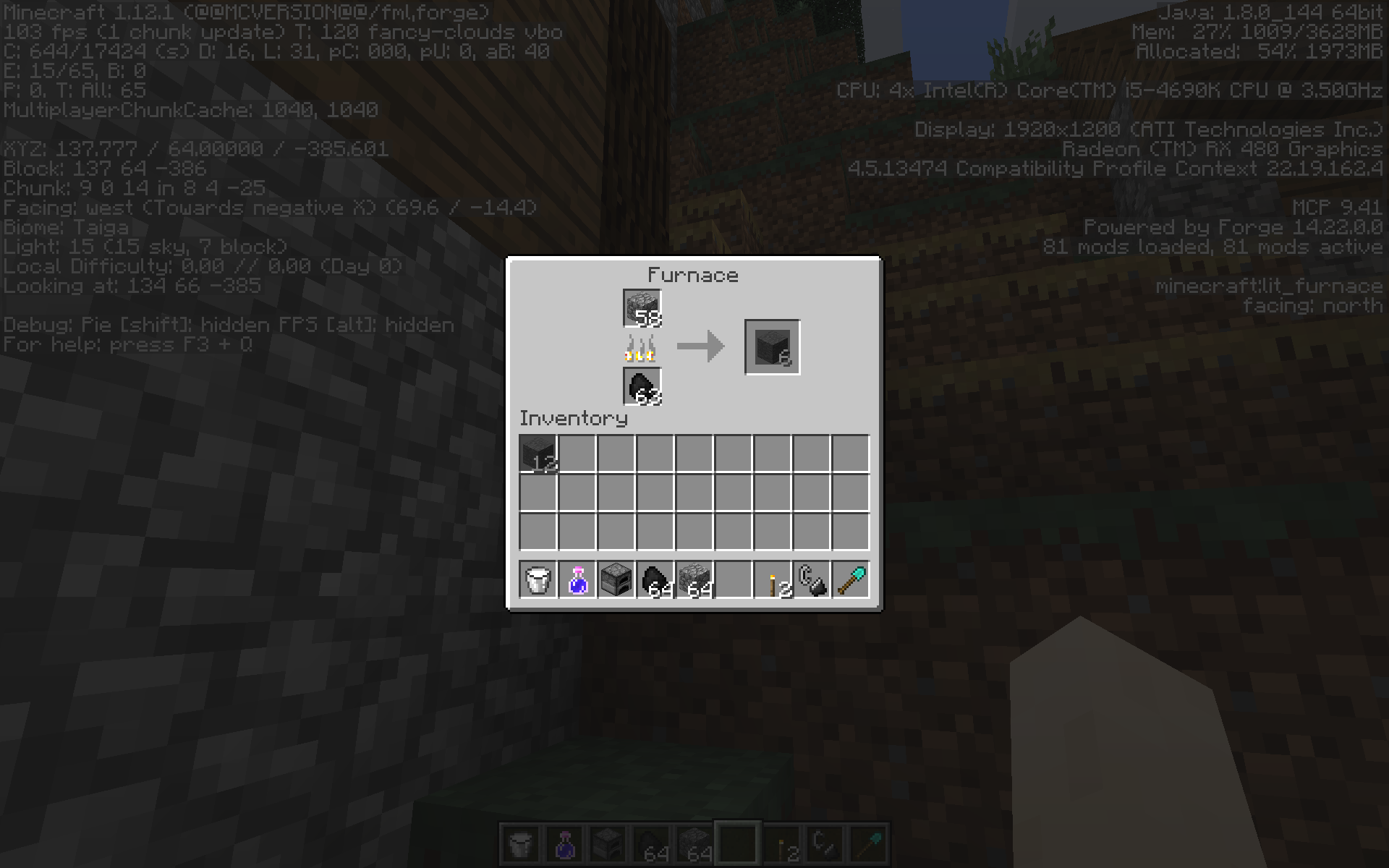The width and height of the screenshot is (1389, 868).
Task: Pick up the purple potion bottle
Action: pyautogui.click(x=577, y=578)
